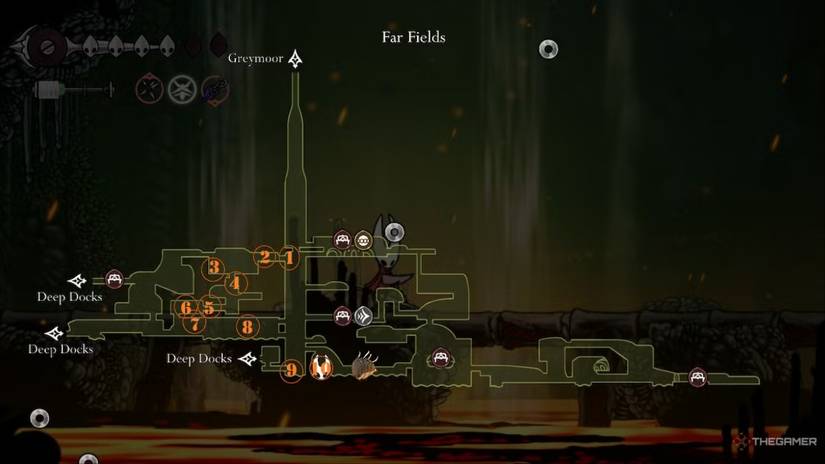Select the Greymoor exit arrow marker
The image size is (825, 464).
click(x=295, y=60)
